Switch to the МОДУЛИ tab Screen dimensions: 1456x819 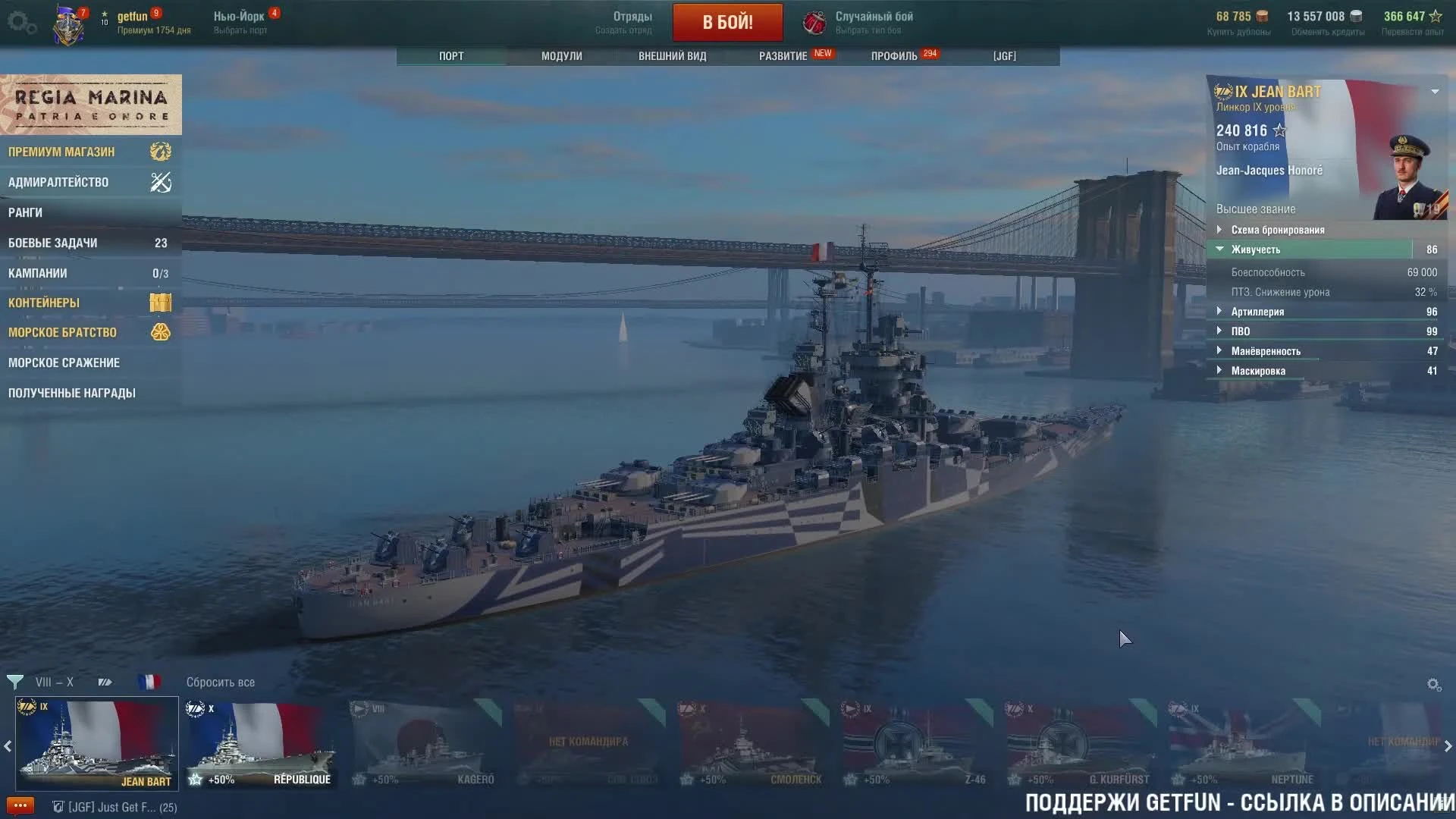pos(560,55)
